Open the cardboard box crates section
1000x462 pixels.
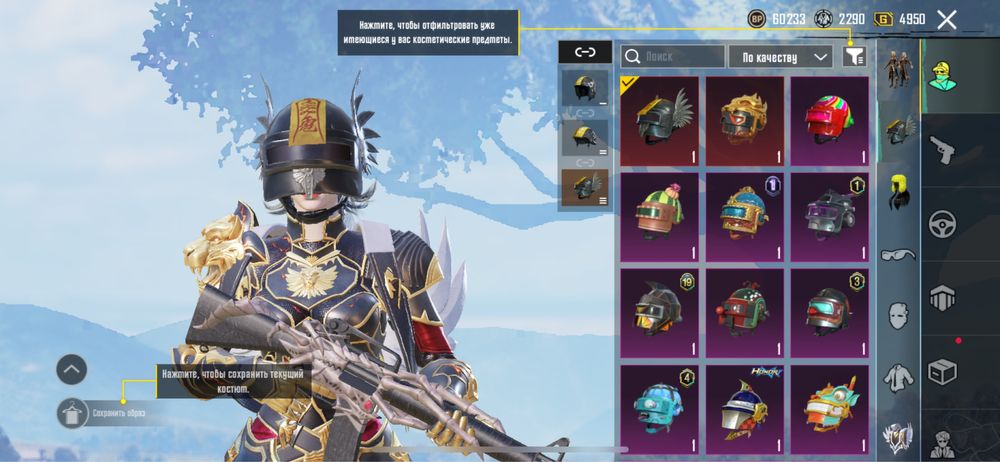[943, 371]
